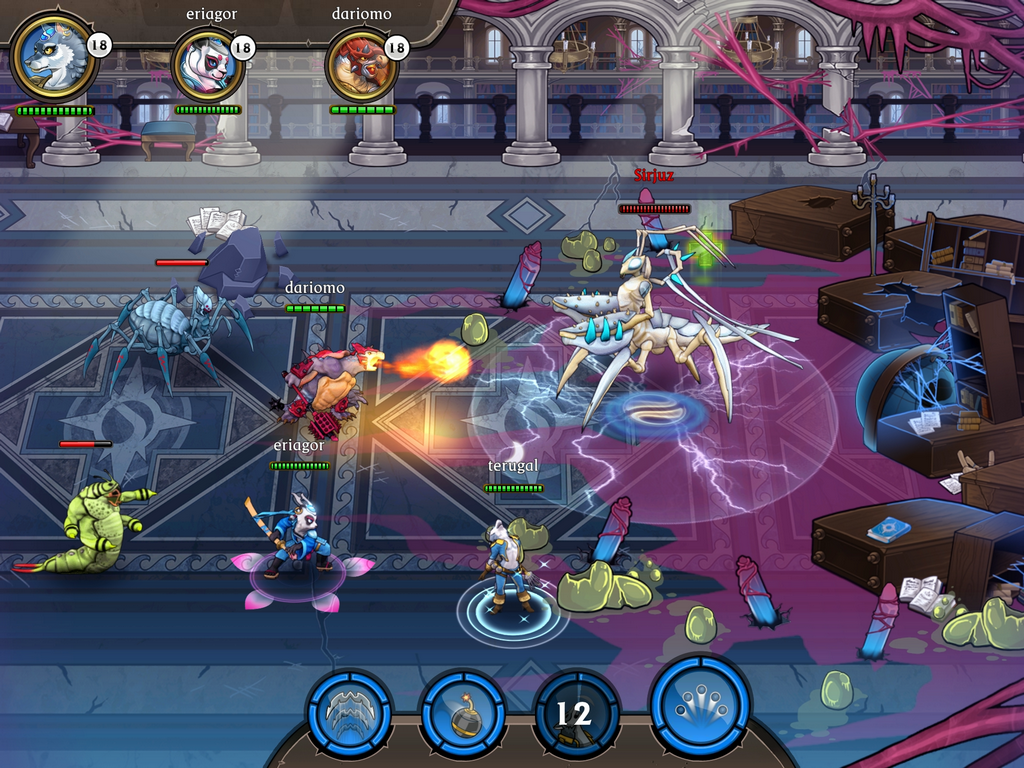Select the wolf hero portrait

coord(54,59)
